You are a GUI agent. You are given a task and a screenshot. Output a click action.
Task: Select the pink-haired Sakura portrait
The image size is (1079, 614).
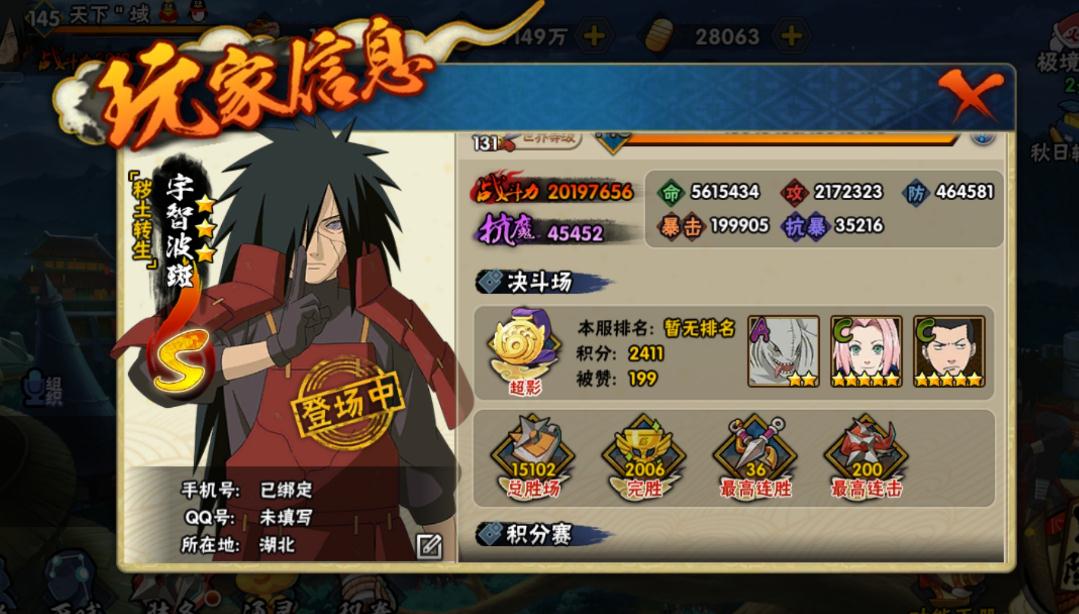pos(866,351)
